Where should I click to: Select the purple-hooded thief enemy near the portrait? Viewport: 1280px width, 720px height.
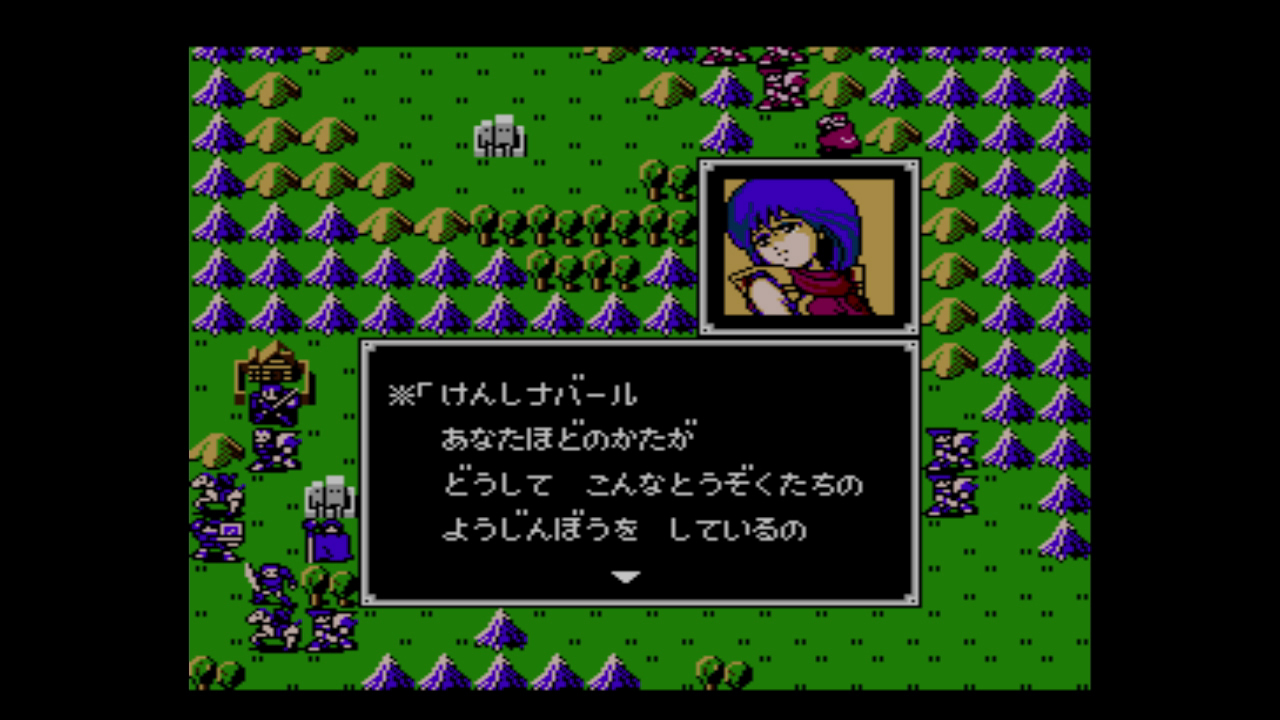coord(840,130)
